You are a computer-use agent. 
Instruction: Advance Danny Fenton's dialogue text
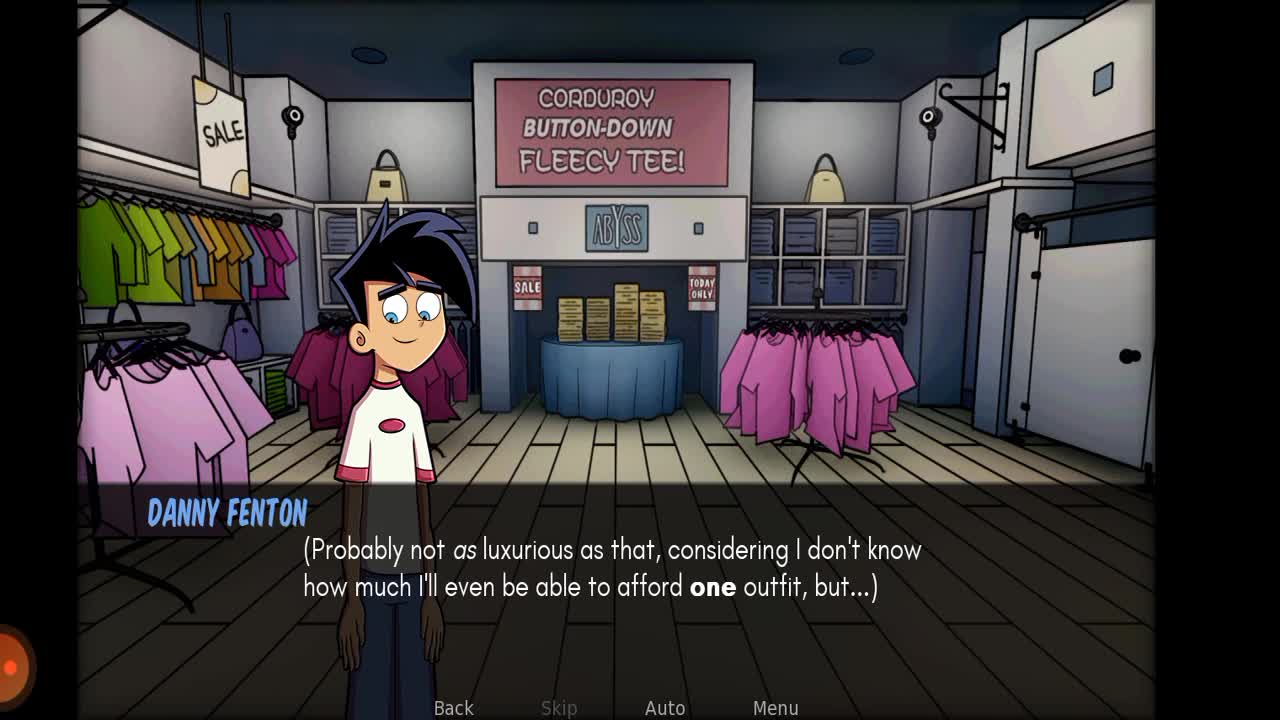pyautogui.click(x=612, y=568)
